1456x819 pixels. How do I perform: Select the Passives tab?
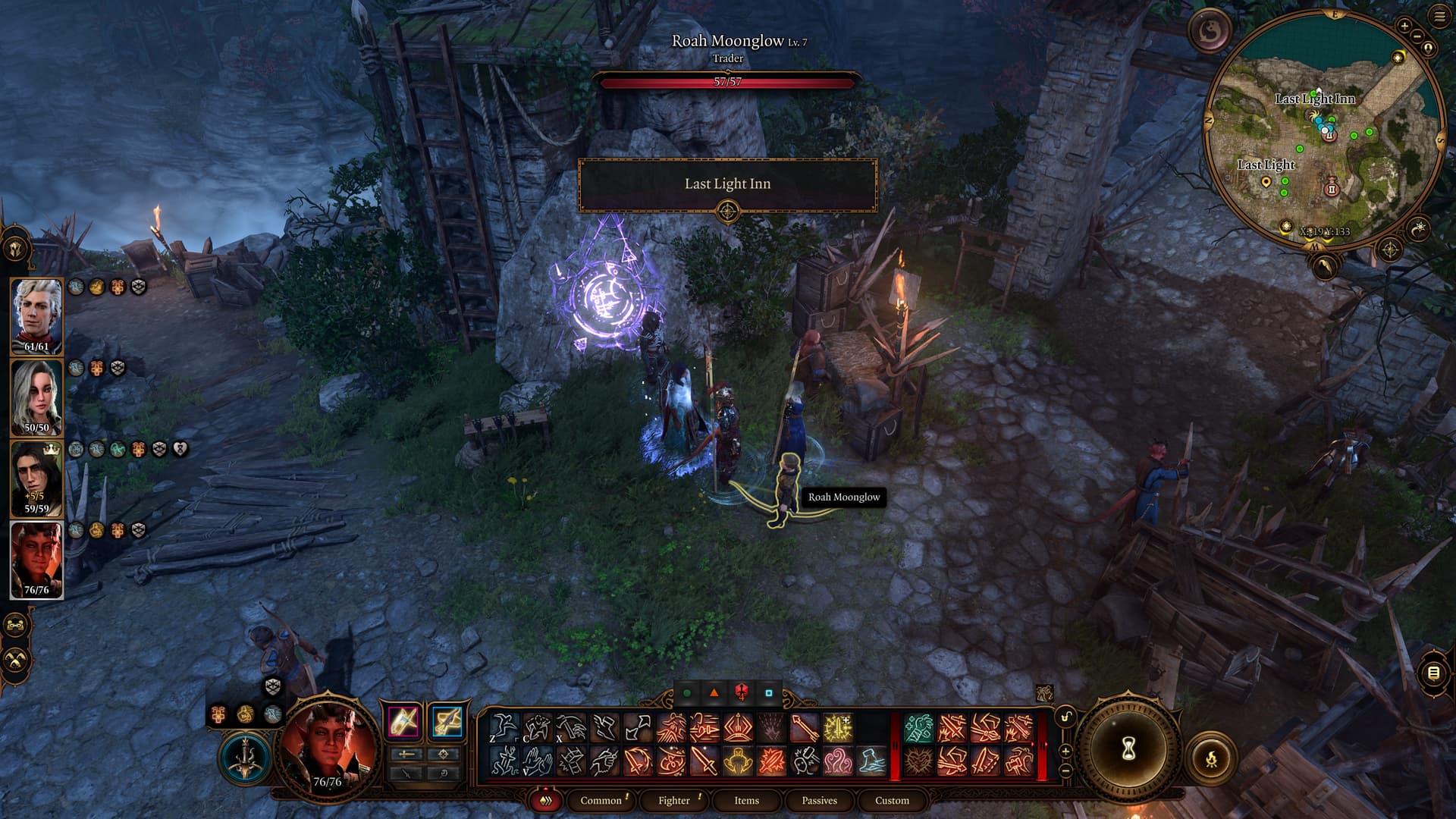(x=819, y=800)
